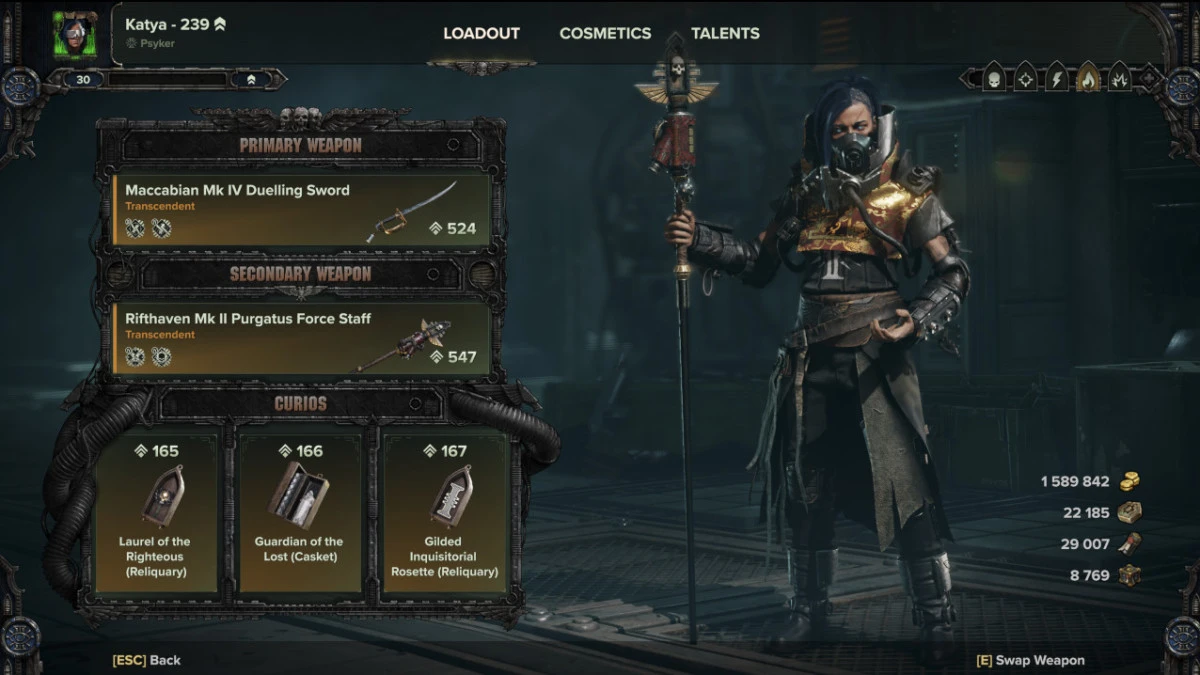Open the Talents tab
The height and width of the screenshot is (675, 1200).
point(725,33)
